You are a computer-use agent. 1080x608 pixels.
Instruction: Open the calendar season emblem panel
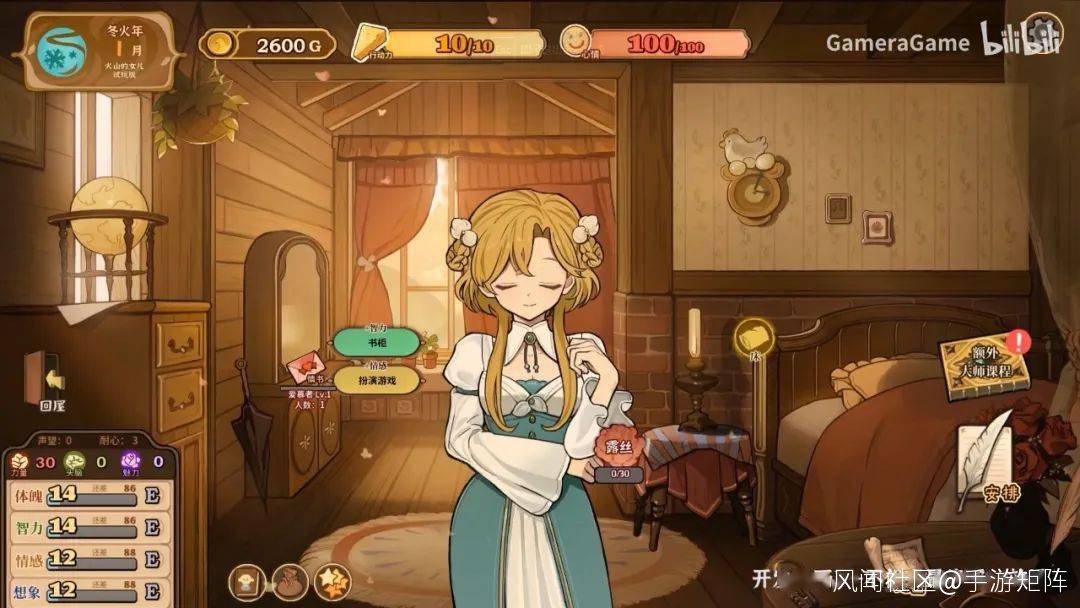coord(62,52)
